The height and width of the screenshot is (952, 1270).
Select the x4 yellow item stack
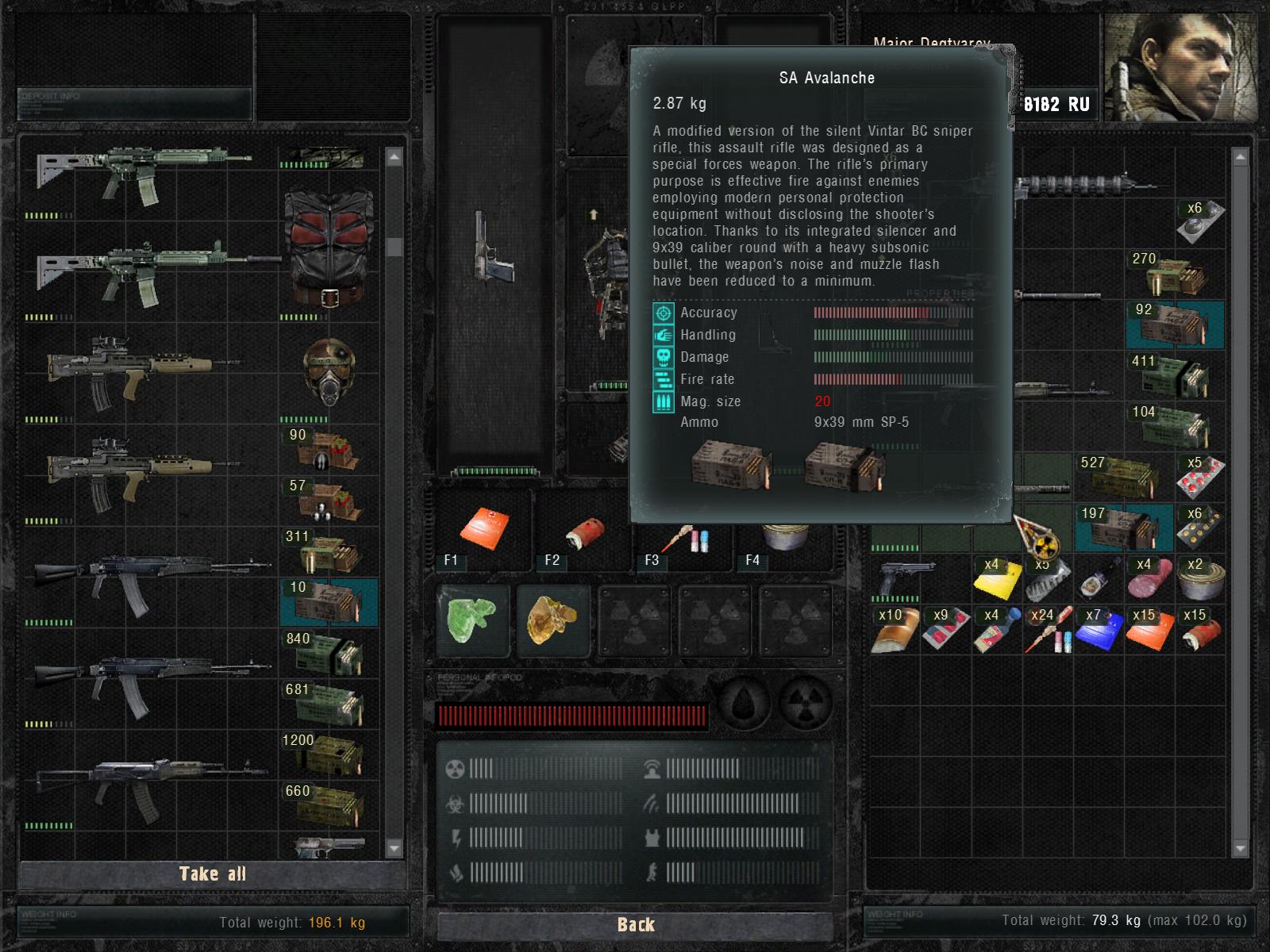point(997,579)
